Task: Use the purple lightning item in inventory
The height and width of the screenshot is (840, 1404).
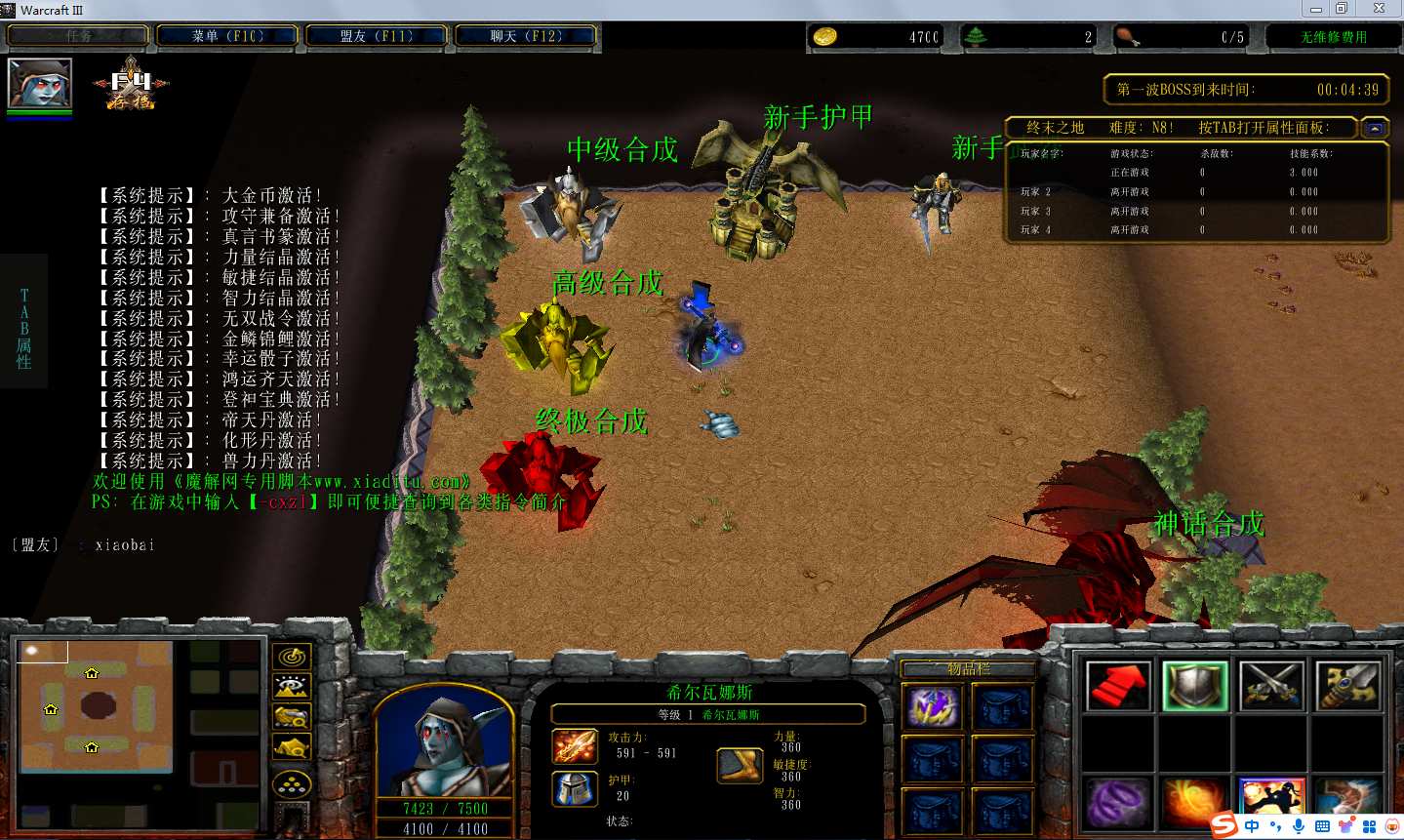Action: (933, 707)
